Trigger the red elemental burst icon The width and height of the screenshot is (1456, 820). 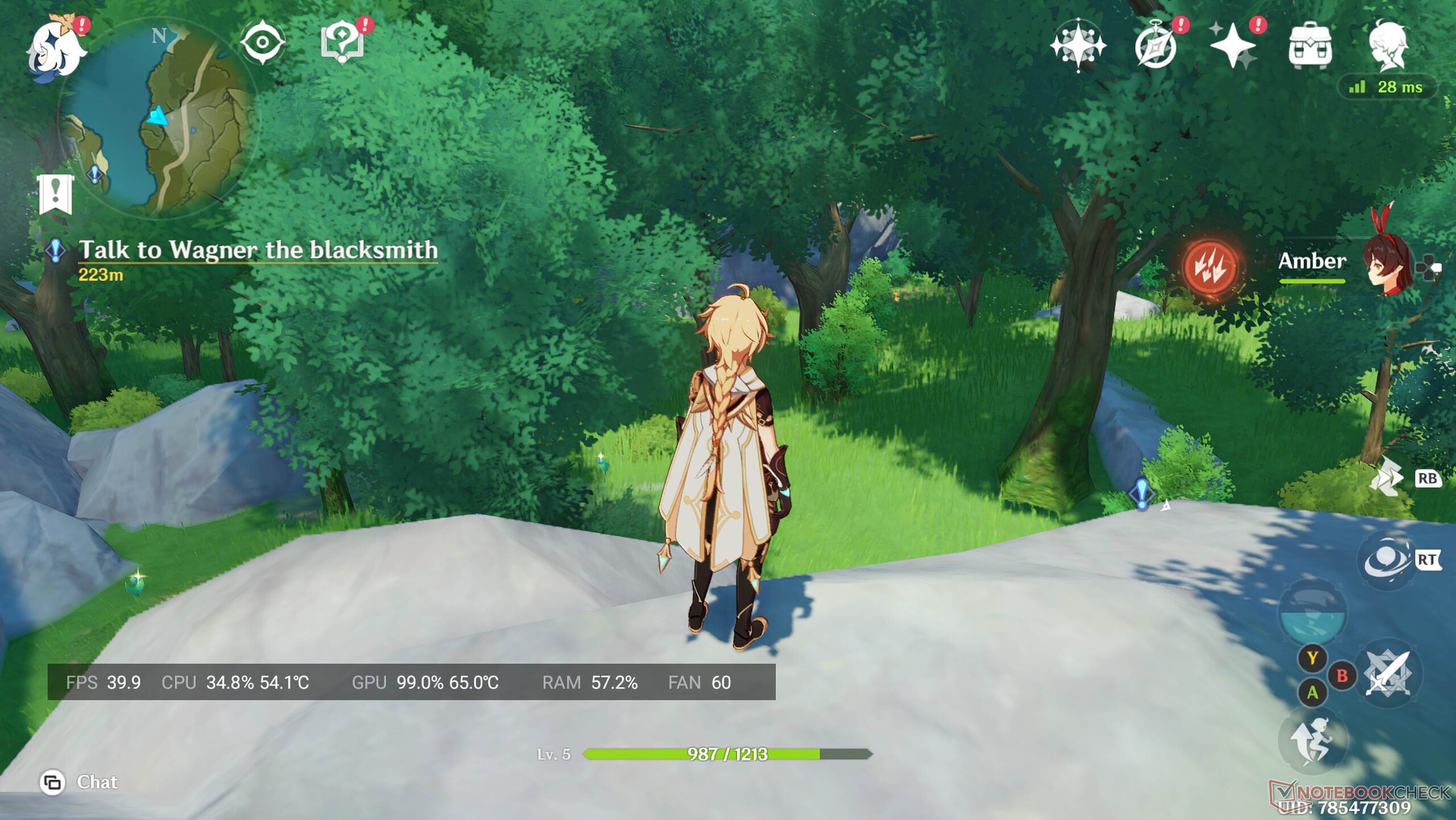coord(1211,269)
